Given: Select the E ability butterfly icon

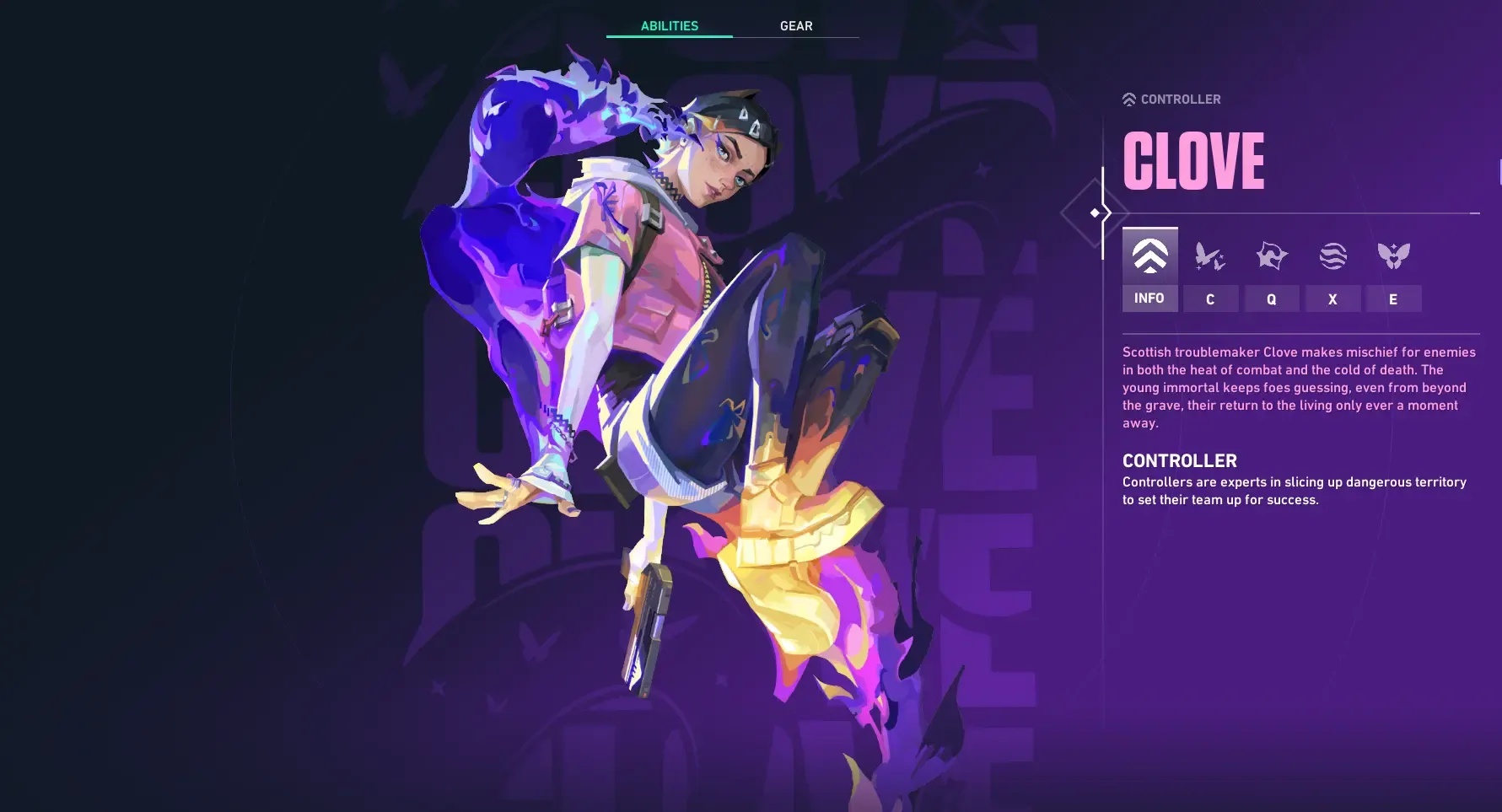Looking at the screenshot, I should 1393,256.
